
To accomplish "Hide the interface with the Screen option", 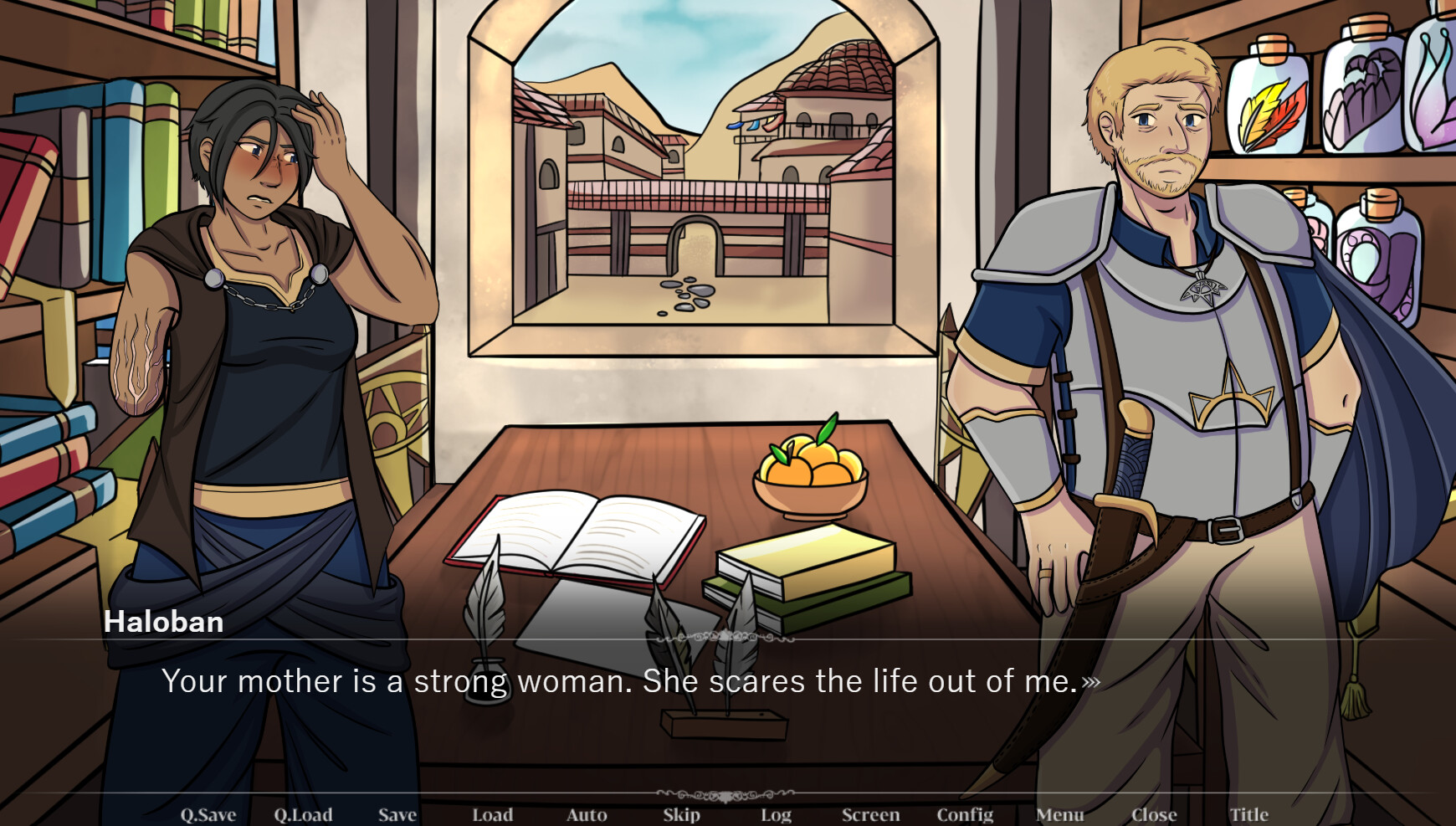I will pos(870,814).
